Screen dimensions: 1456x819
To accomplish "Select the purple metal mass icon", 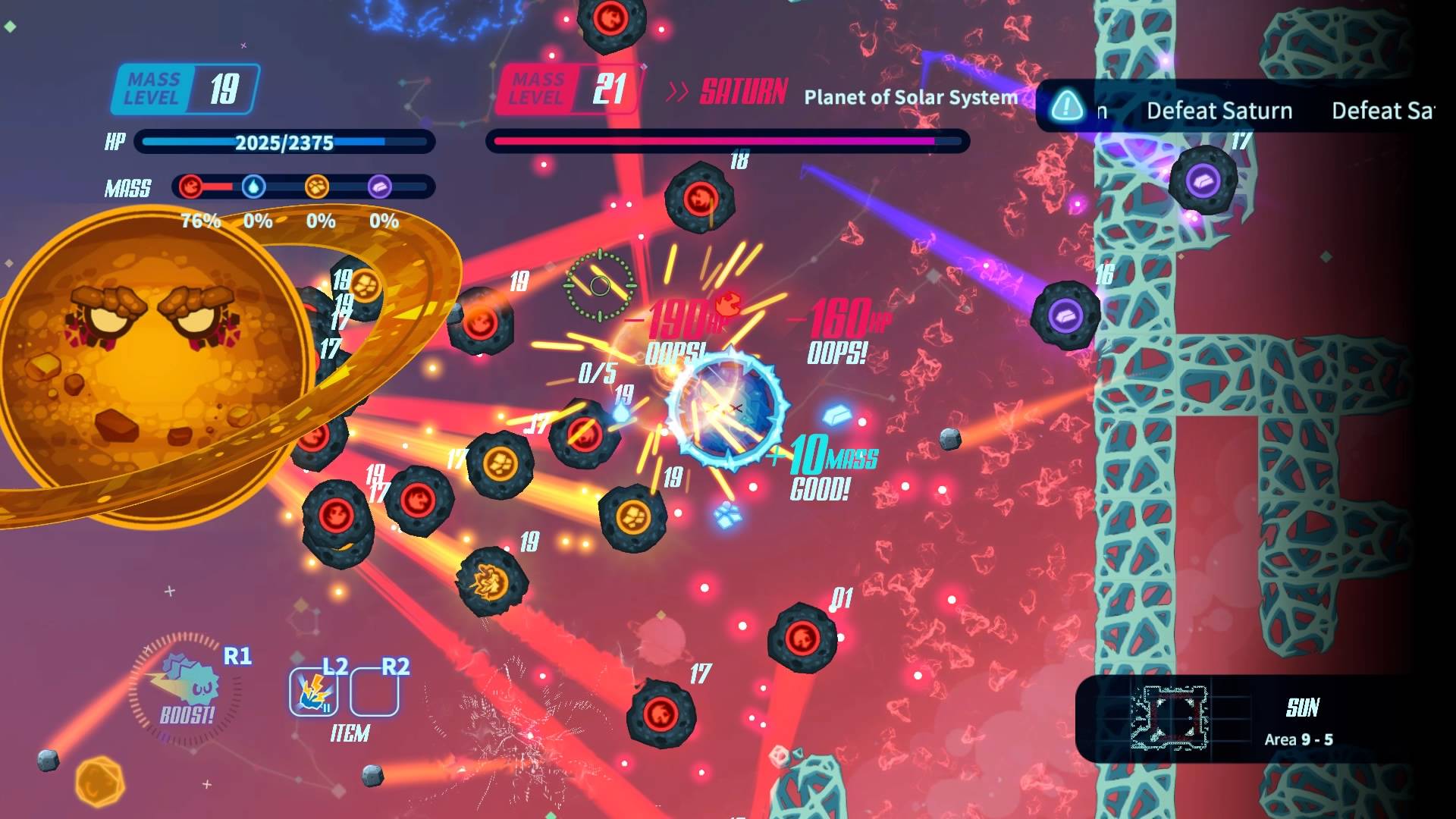I will (x=381, y=185).
